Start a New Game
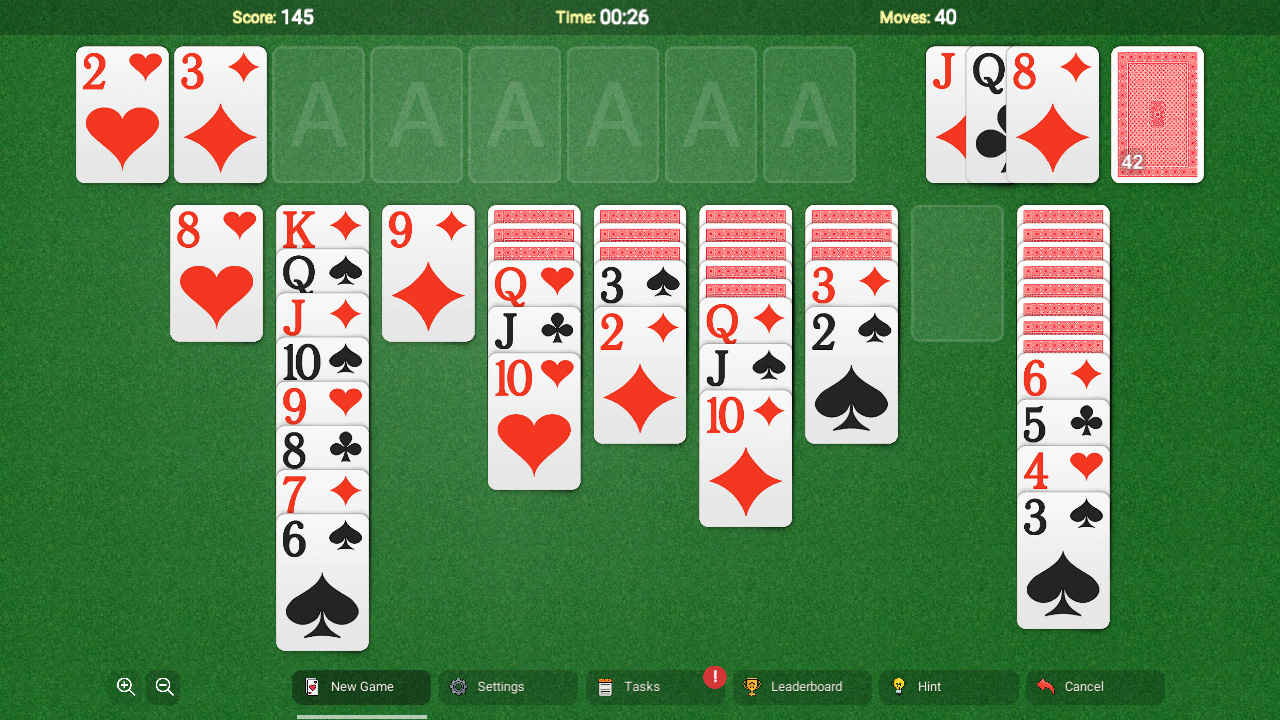Viewport: 1280px width, 720px height. pos(361,687)
